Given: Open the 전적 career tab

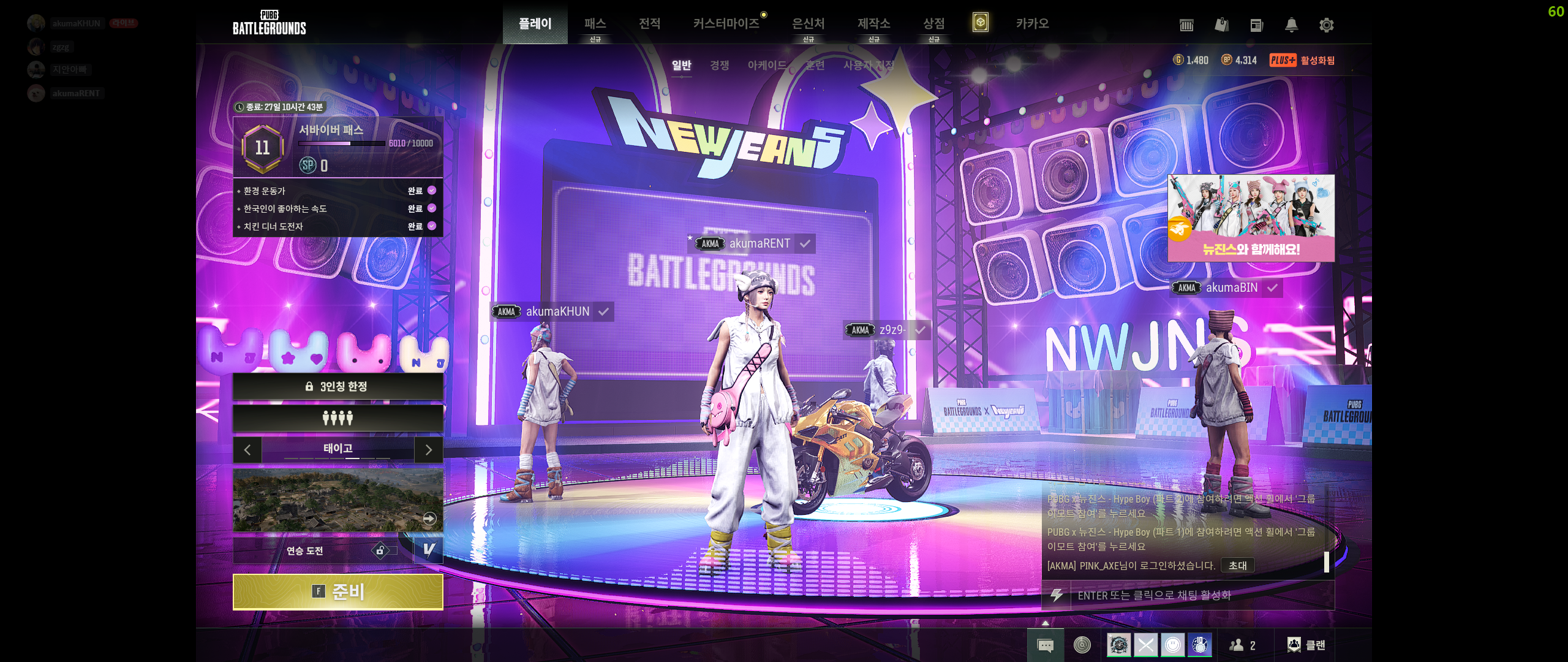Looking at the screenshot, I should (649, 24).
